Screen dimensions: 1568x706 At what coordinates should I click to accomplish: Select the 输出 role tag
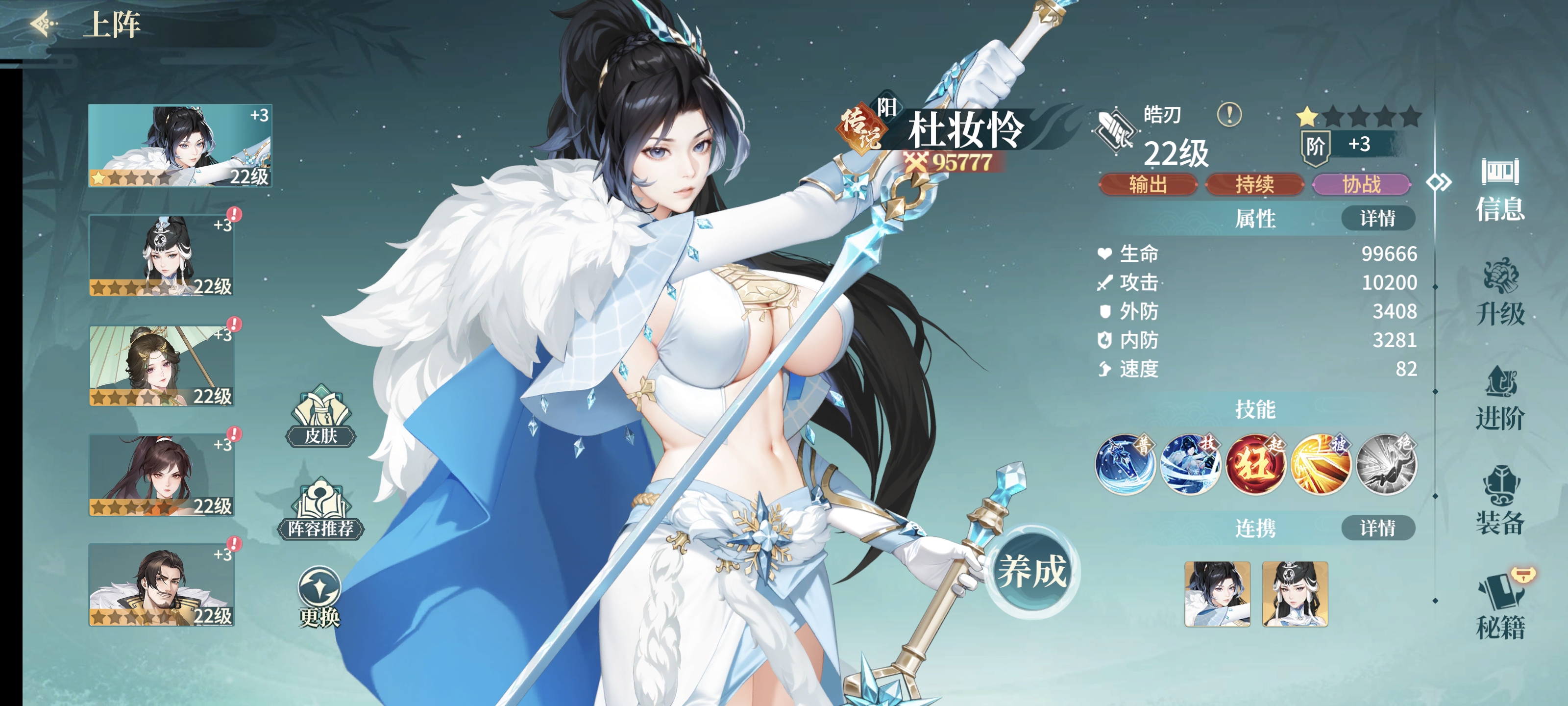click(1148, 184)
